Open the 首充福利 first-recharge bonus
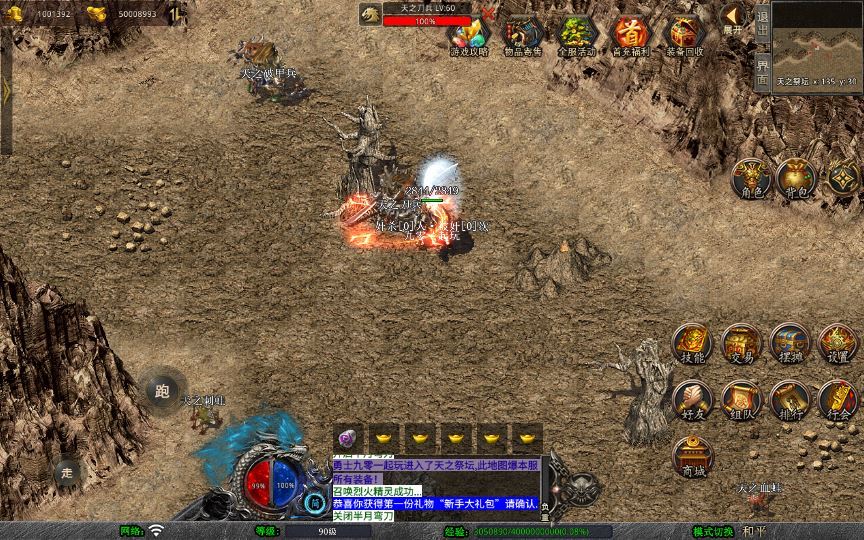 tap(630, 35)
